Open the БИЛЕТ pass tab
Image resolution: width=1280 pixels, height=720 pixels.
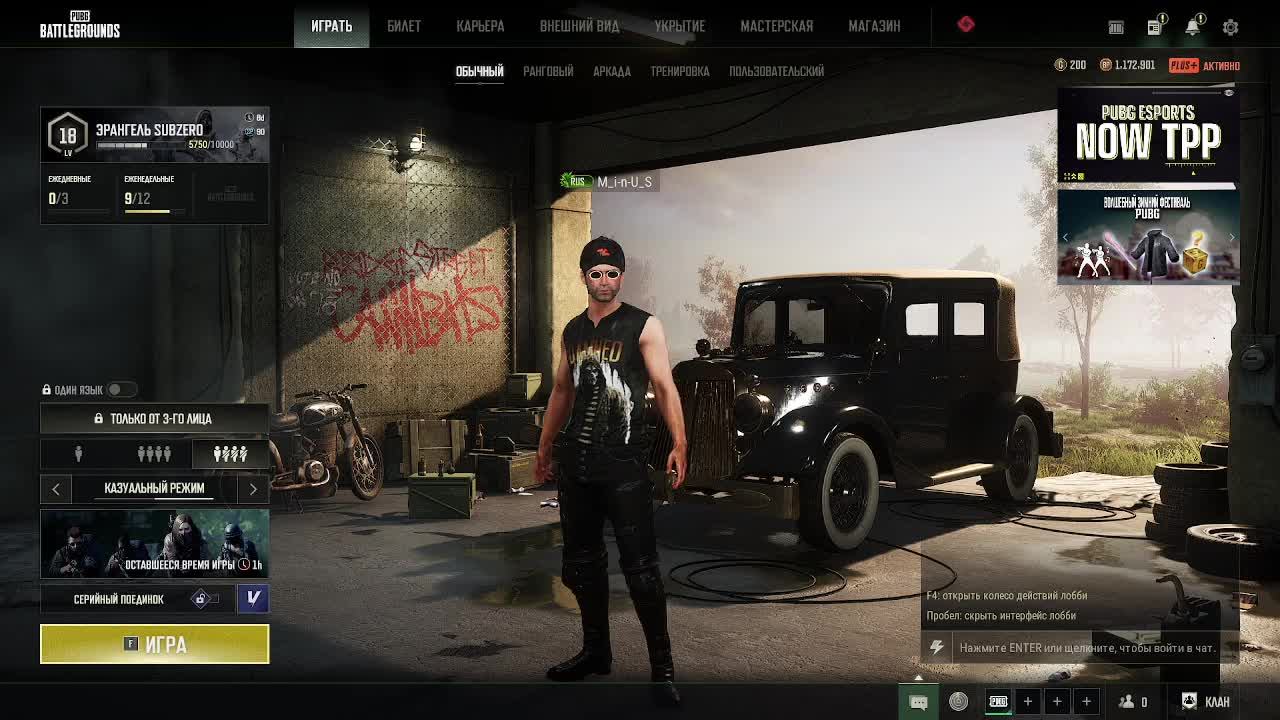[x=404, y=26]
